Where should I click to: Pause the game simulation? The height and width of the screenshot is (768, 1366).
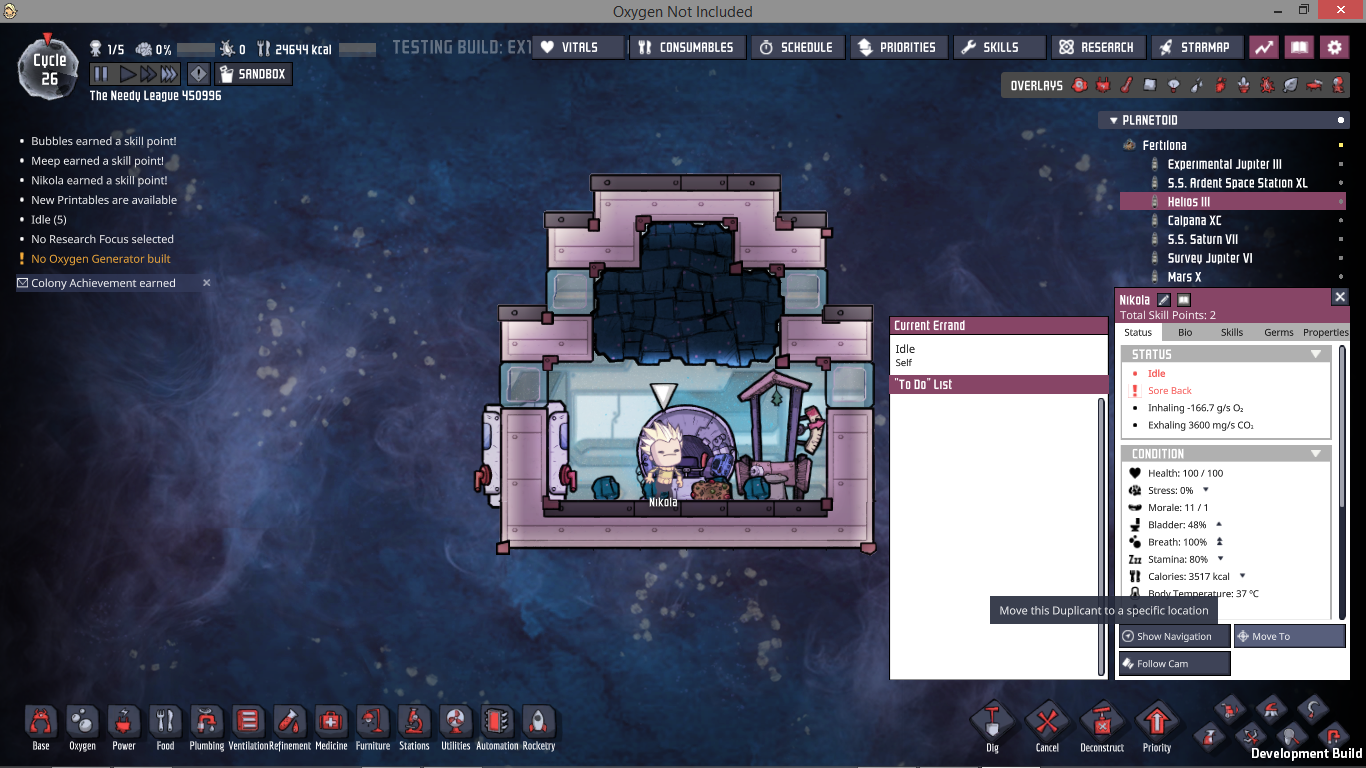(101, 74)
